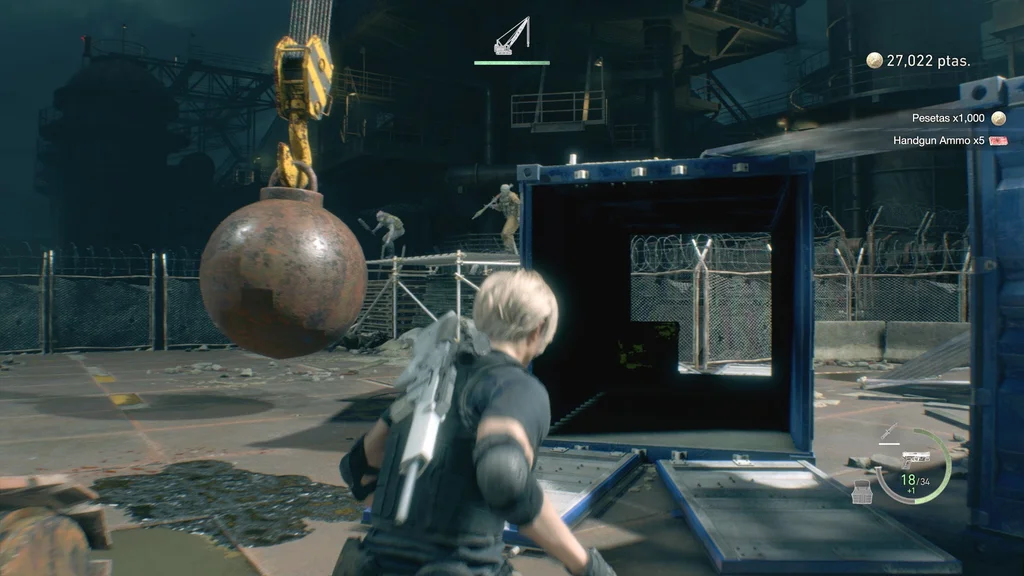This screenshot has height=576, width=1024.
Task: Click the crane objective icon
Action: [x=511, y=37]
